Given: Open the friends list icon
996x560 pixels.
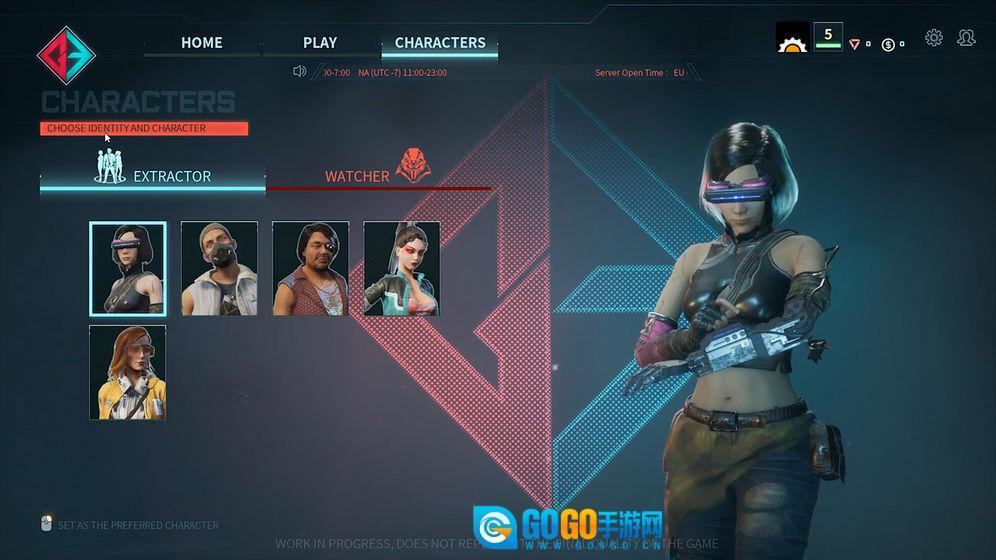Looking at the screenshot, I should pyautogui.click(x=966, y=38).
